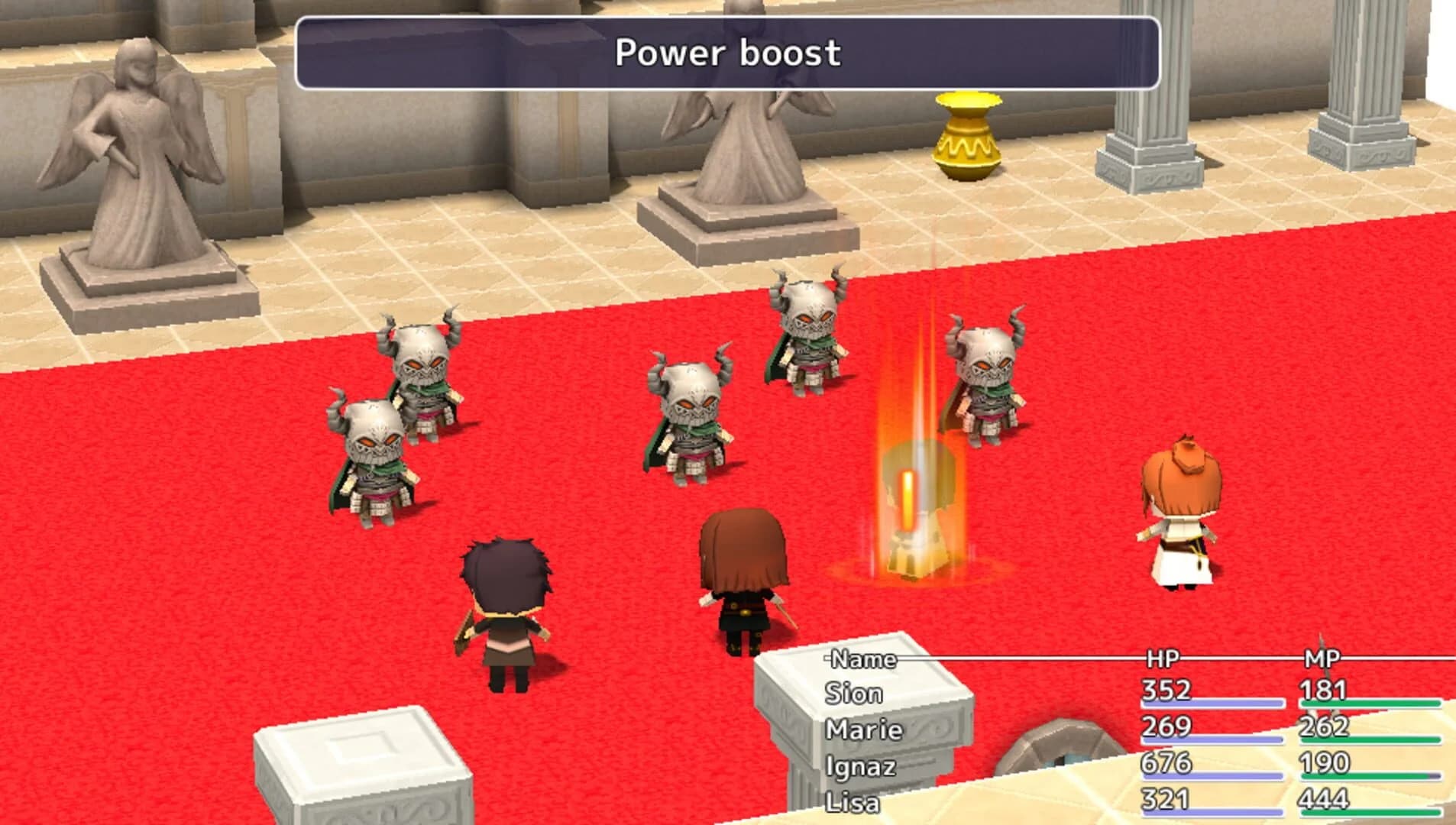Dismiss the Power boost message banner
Screen dimensions: 1456x825
click(728, 53)
